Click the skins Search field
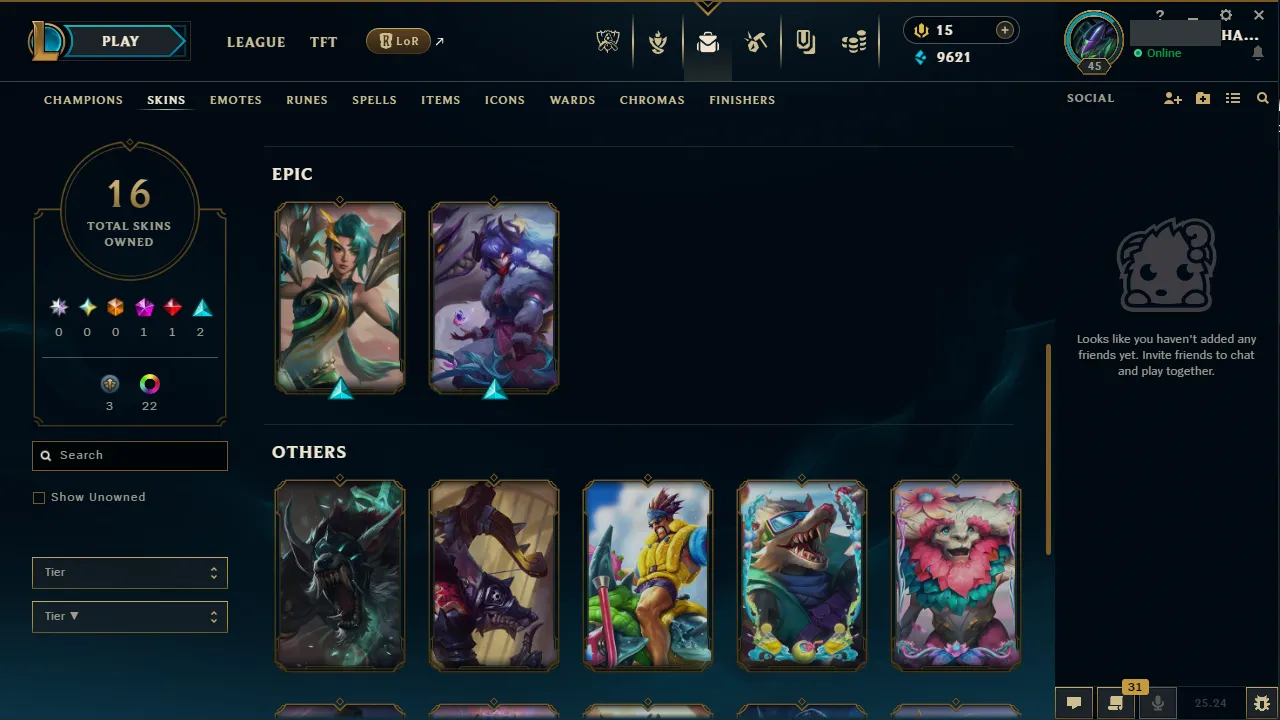This screenshot has width=1280, height=720. (x=129, y=455)
